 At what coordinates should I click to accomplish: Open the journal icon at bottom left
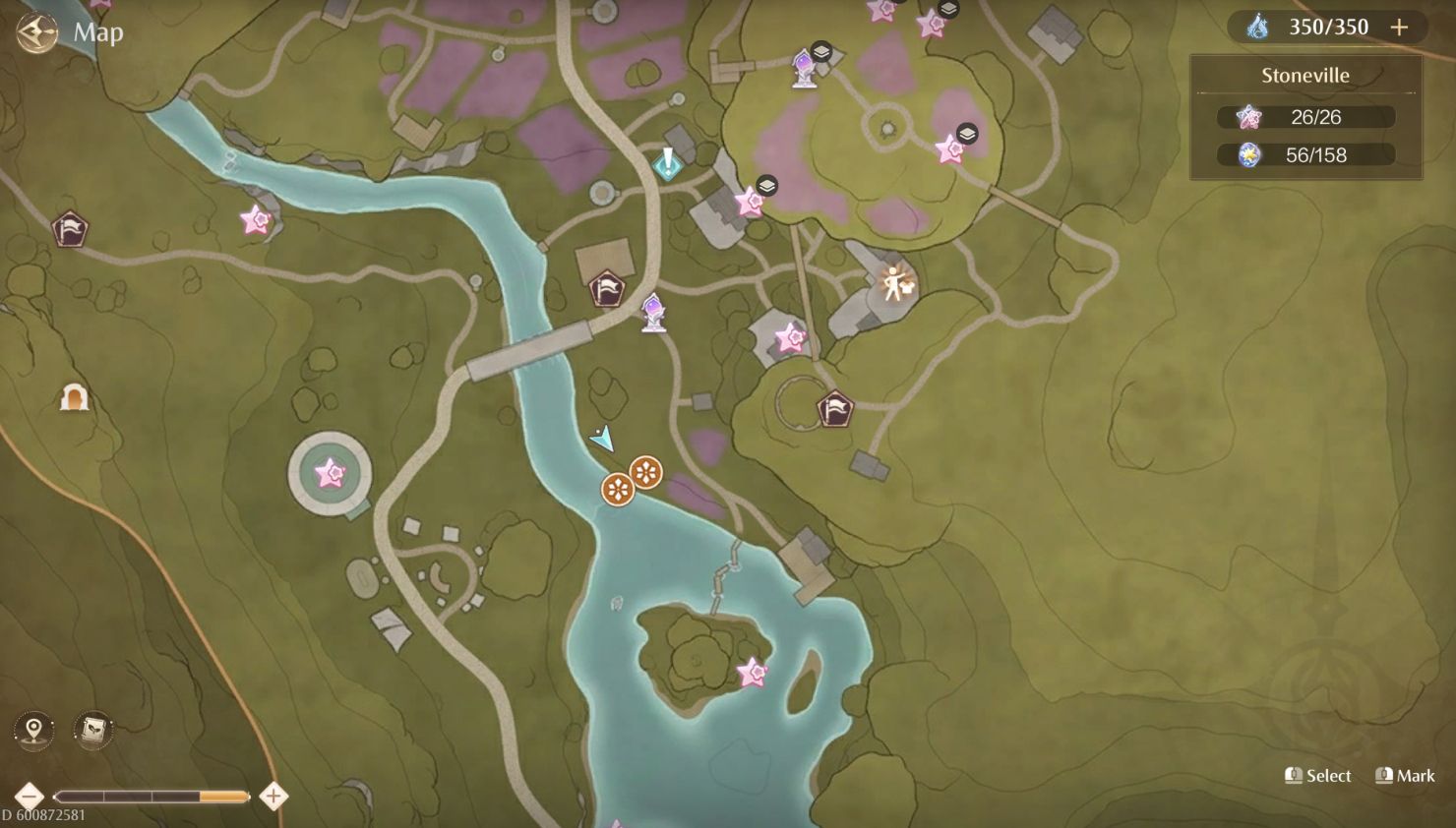pyautogui.click(x=92, y=730)
